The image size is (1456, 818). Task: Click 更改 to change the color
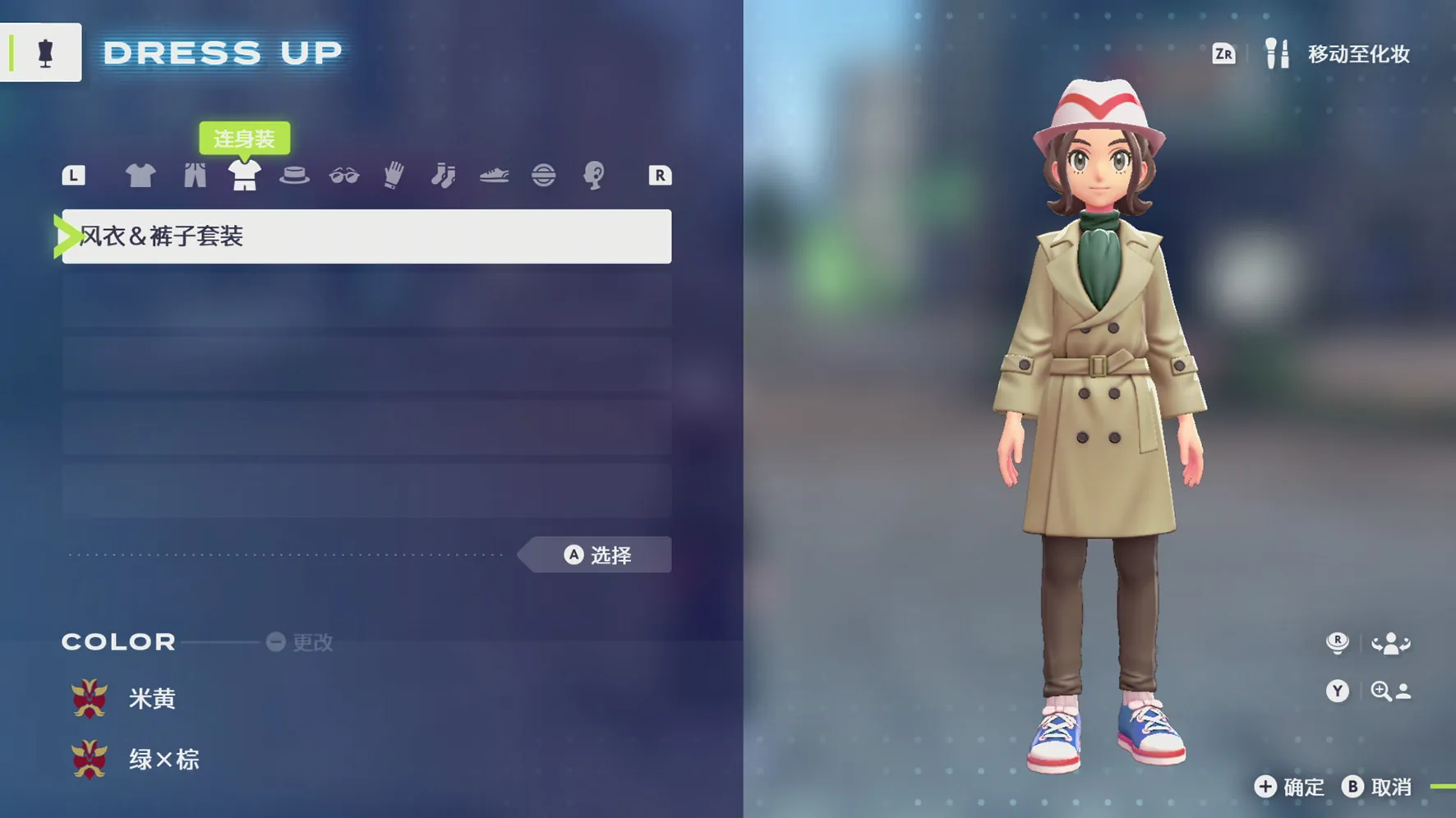point(301,642)
